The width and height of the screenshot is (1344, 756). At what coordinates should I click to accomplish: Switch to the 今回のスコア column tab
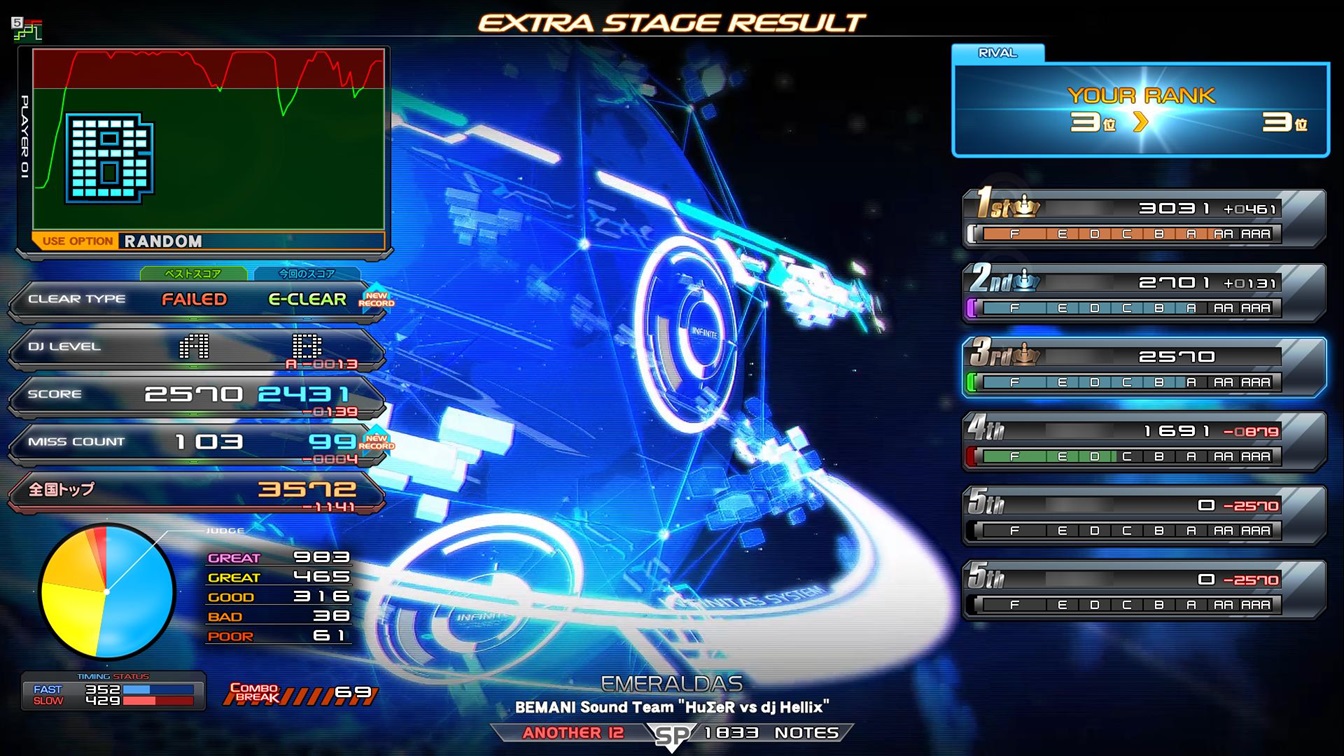tap(307, 273)
